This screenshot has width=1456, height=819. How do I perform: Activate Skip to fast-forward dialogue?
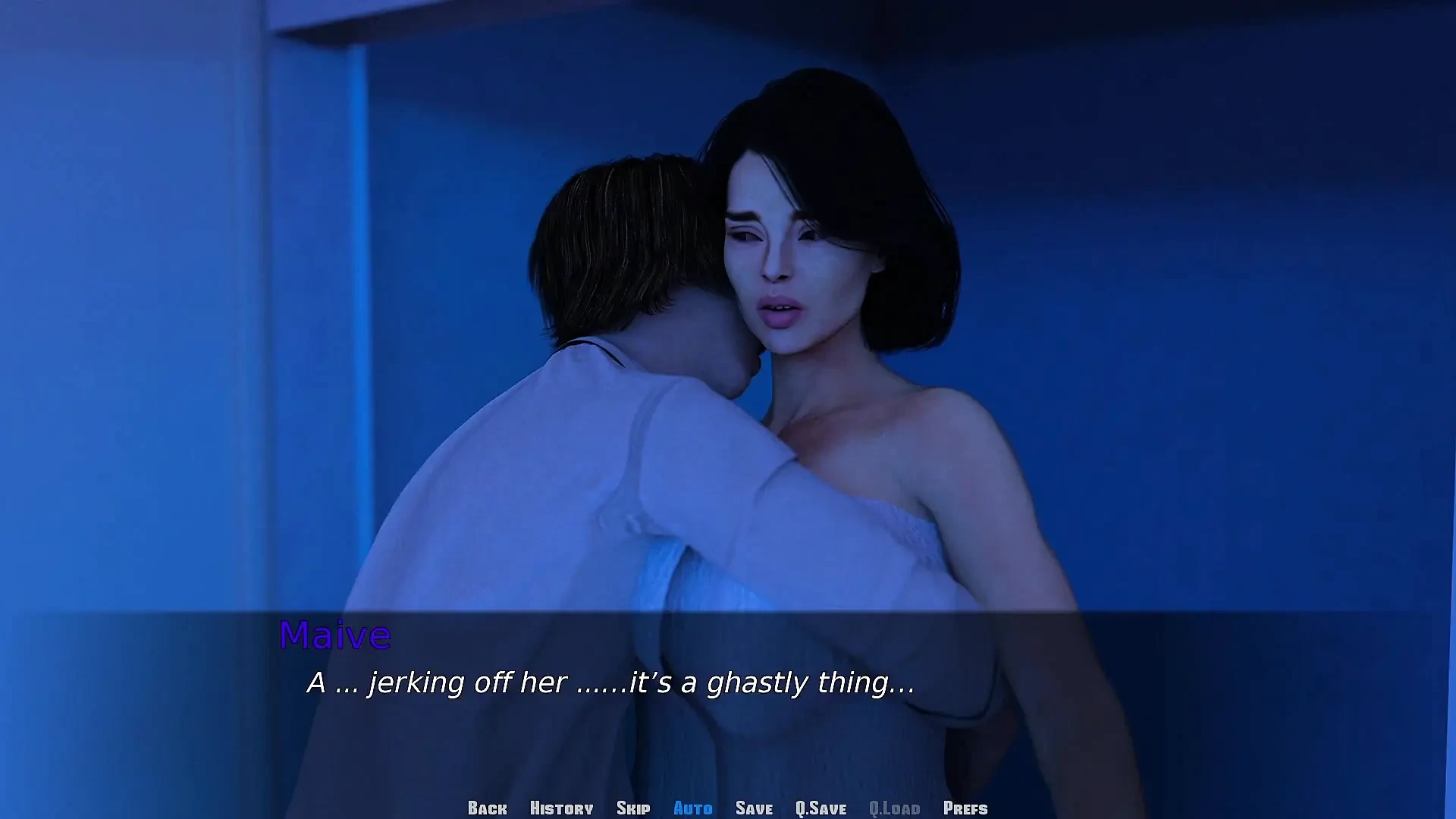(x=633, y=808)
